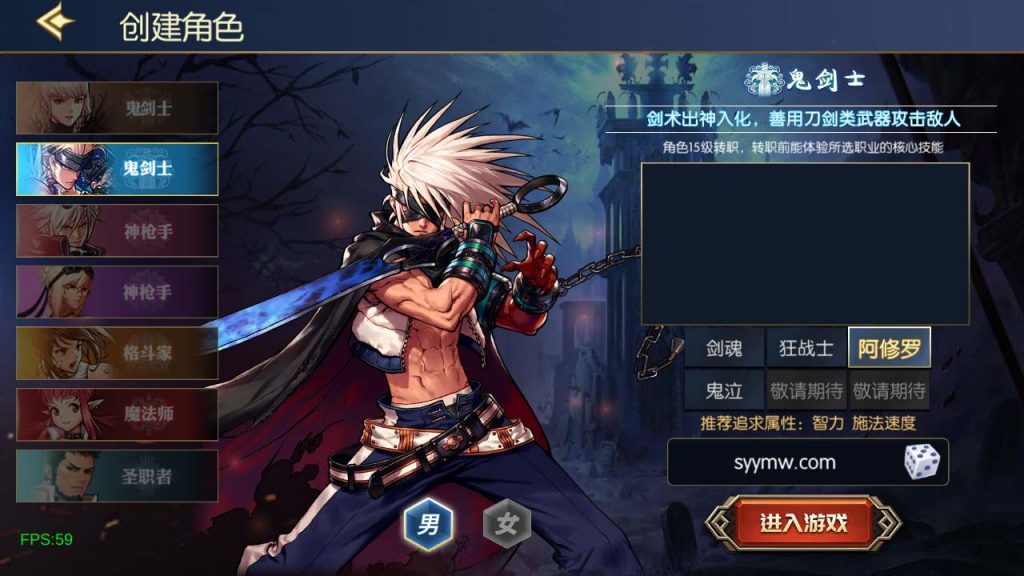Pick the red-background 神枪手 class
The height and width of the screenshot is (576, 1024).
(117, 230)
